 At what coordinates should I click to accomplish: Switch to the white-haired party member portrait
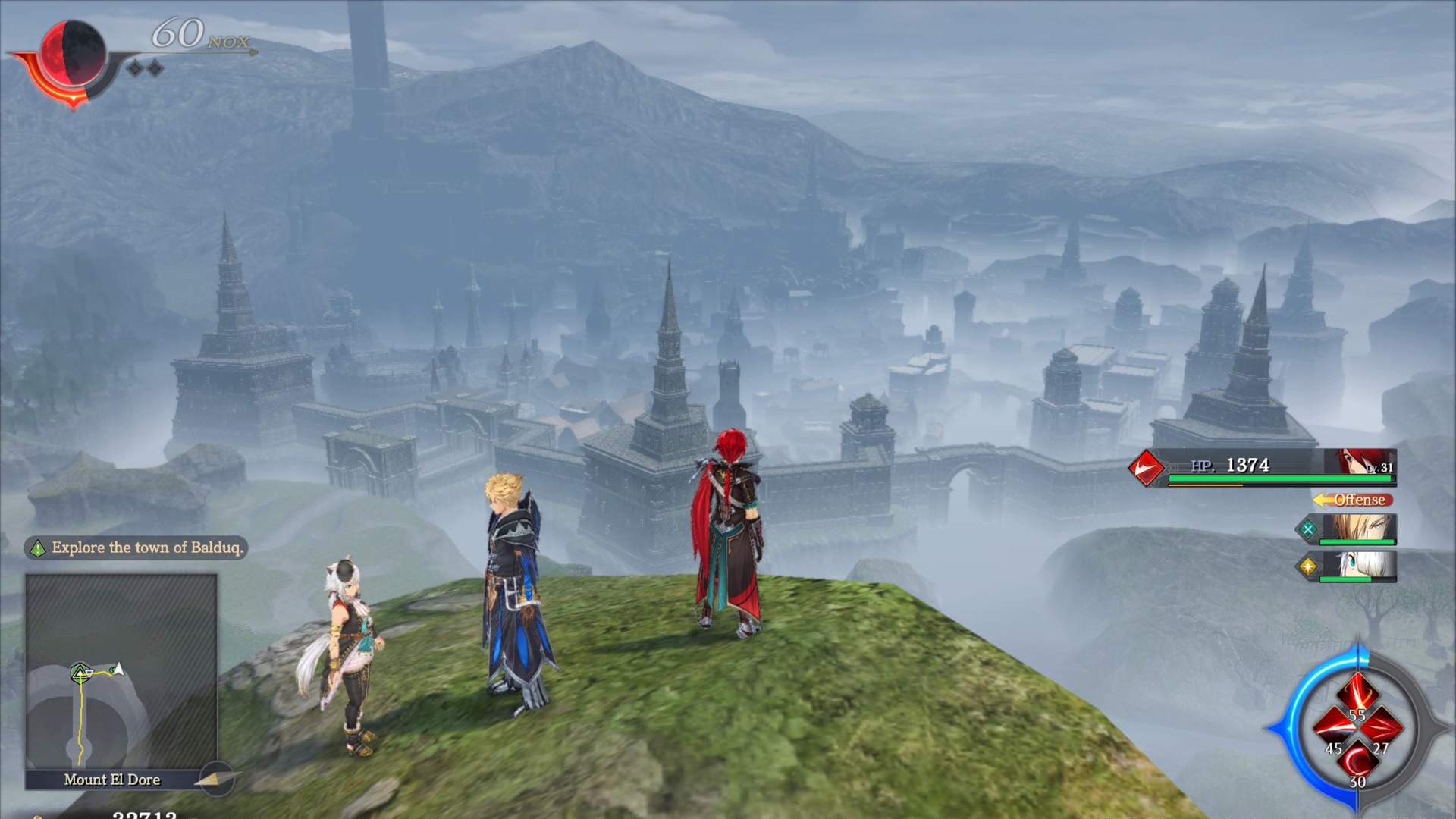(x=1357, y=565)
